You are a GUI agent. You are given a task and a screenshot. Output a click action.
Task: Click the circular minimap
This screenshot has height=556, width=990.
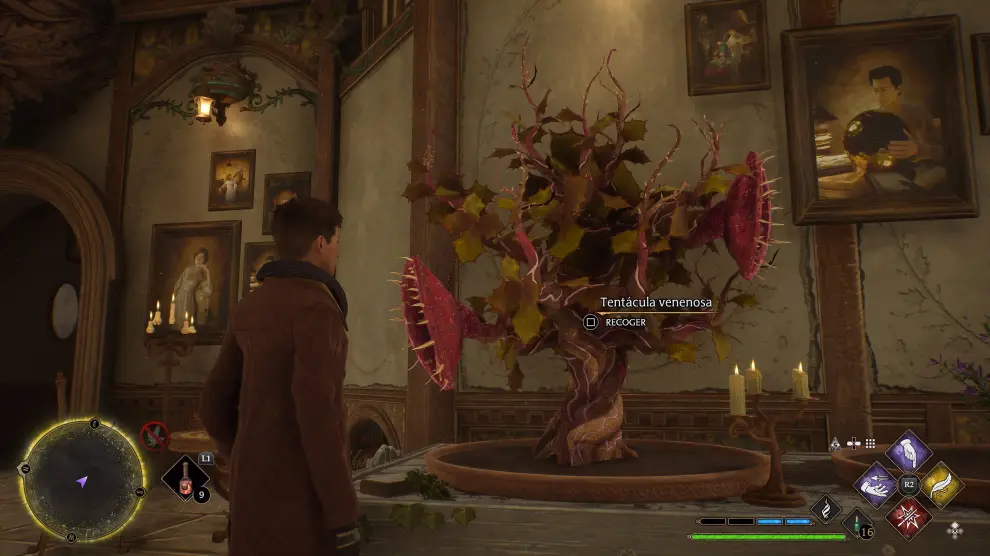pos(82,481)
